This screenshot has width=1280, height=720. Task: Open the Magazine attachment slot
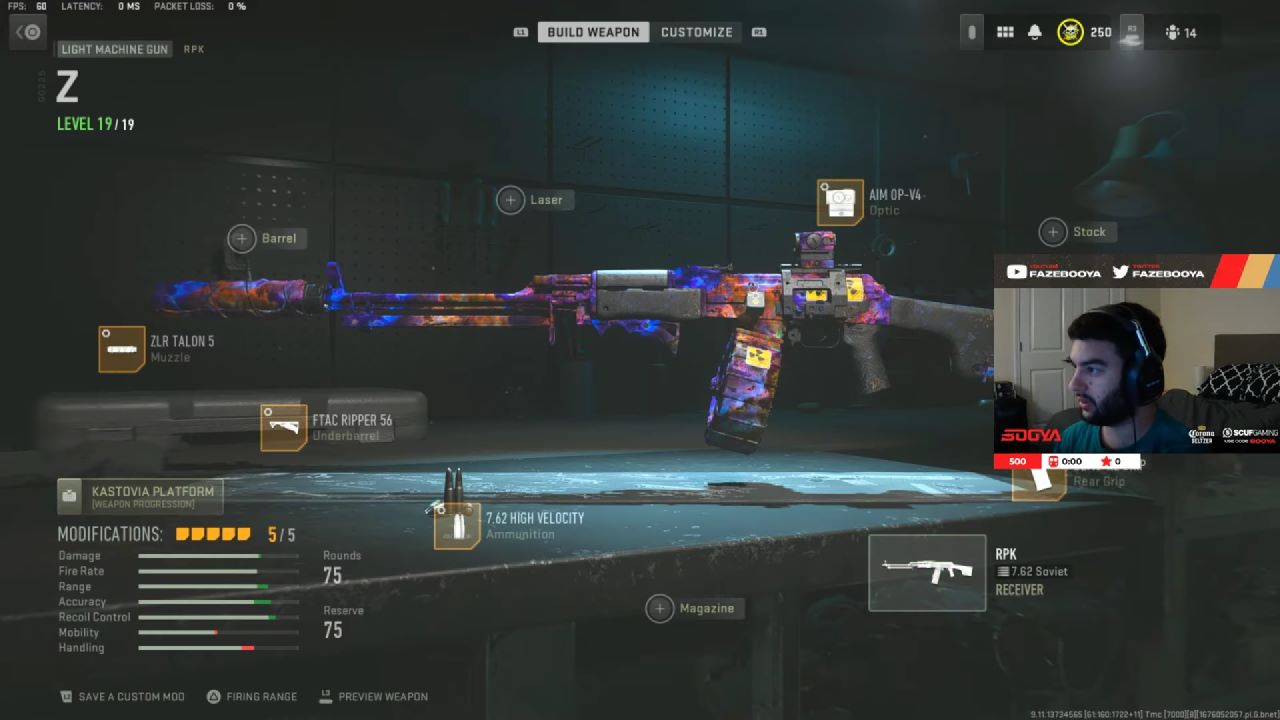660,608
